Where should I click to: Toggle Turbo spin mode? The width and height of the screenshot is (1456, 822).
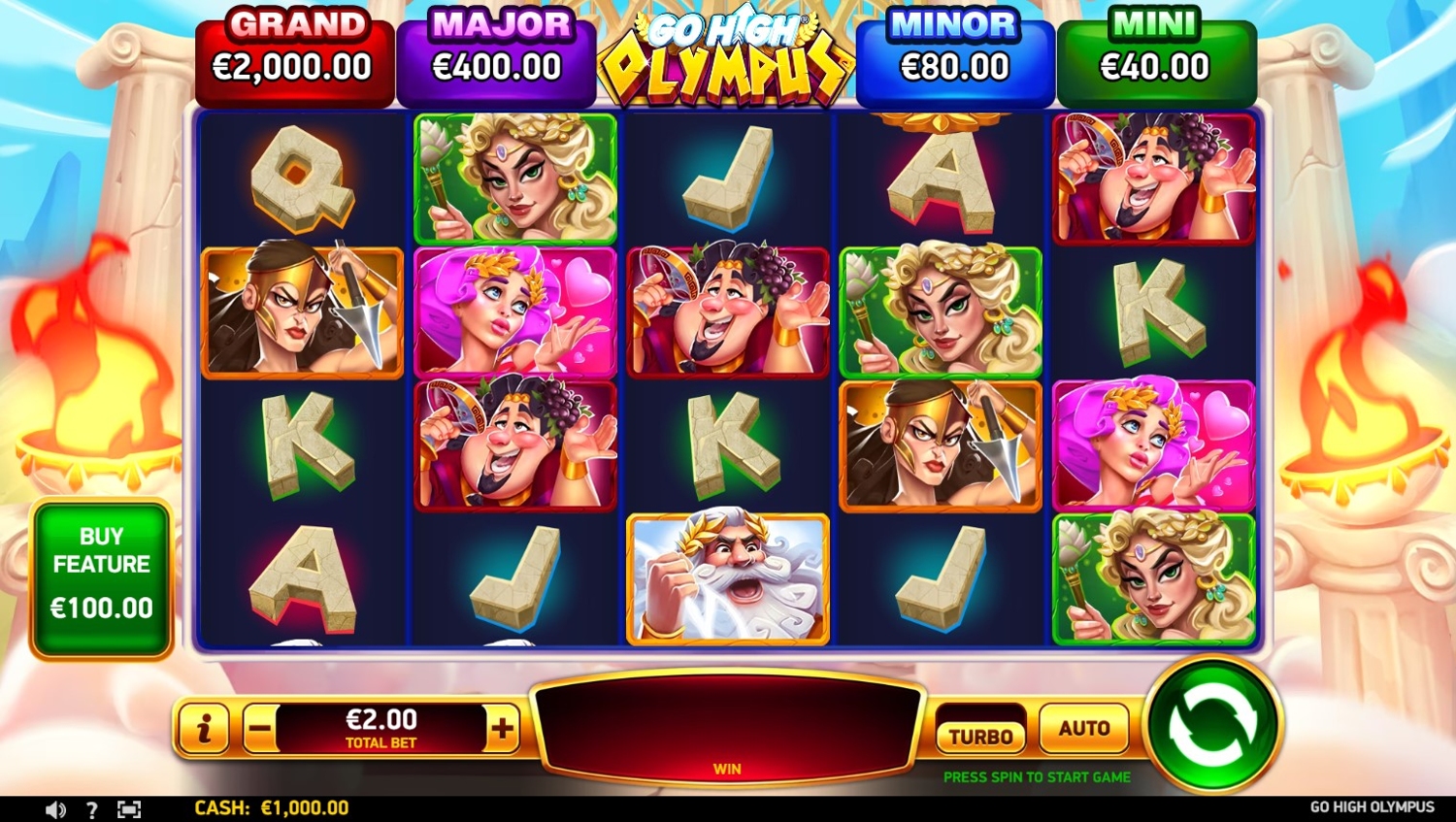click(x=980, y=736)
